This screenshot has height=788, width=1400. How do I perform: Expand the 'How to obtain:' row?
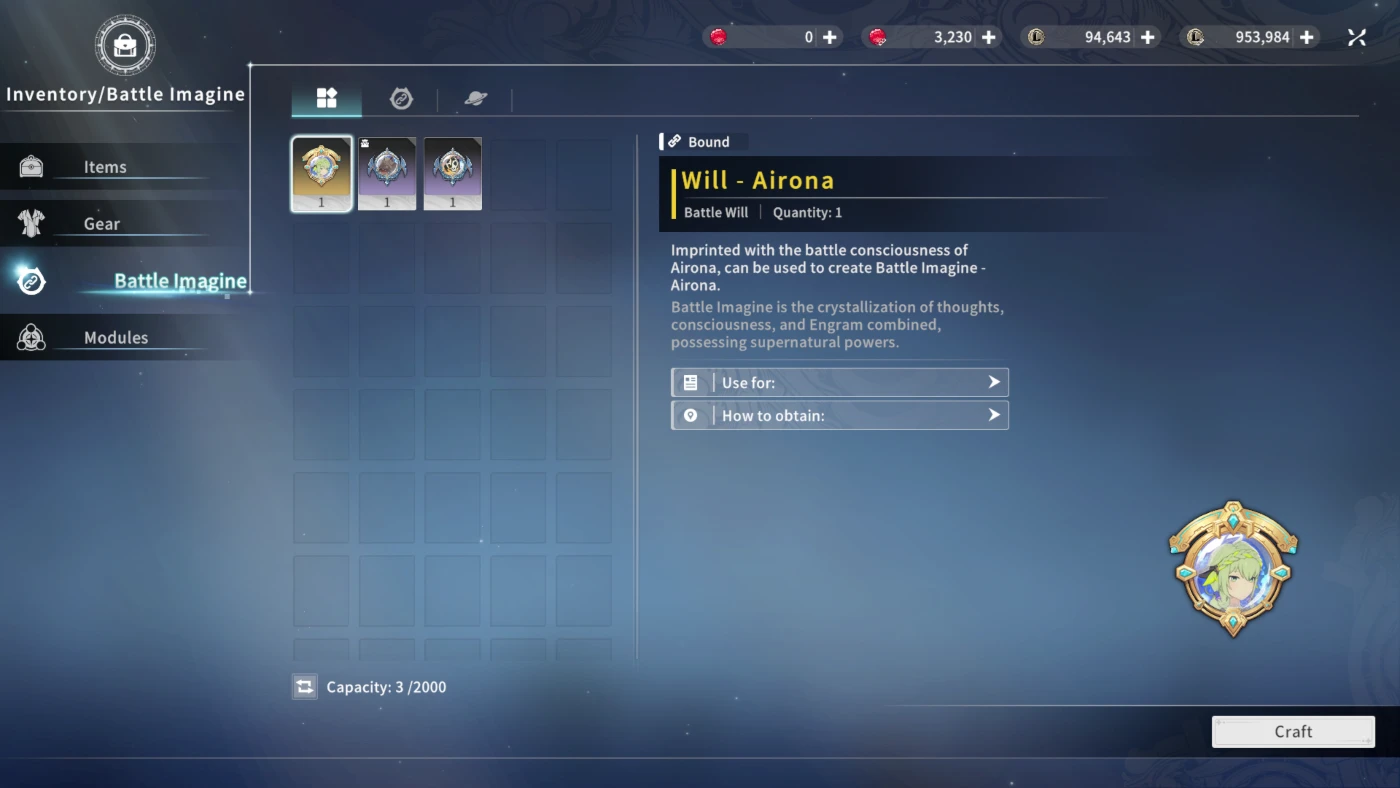[x=839, y=415]
